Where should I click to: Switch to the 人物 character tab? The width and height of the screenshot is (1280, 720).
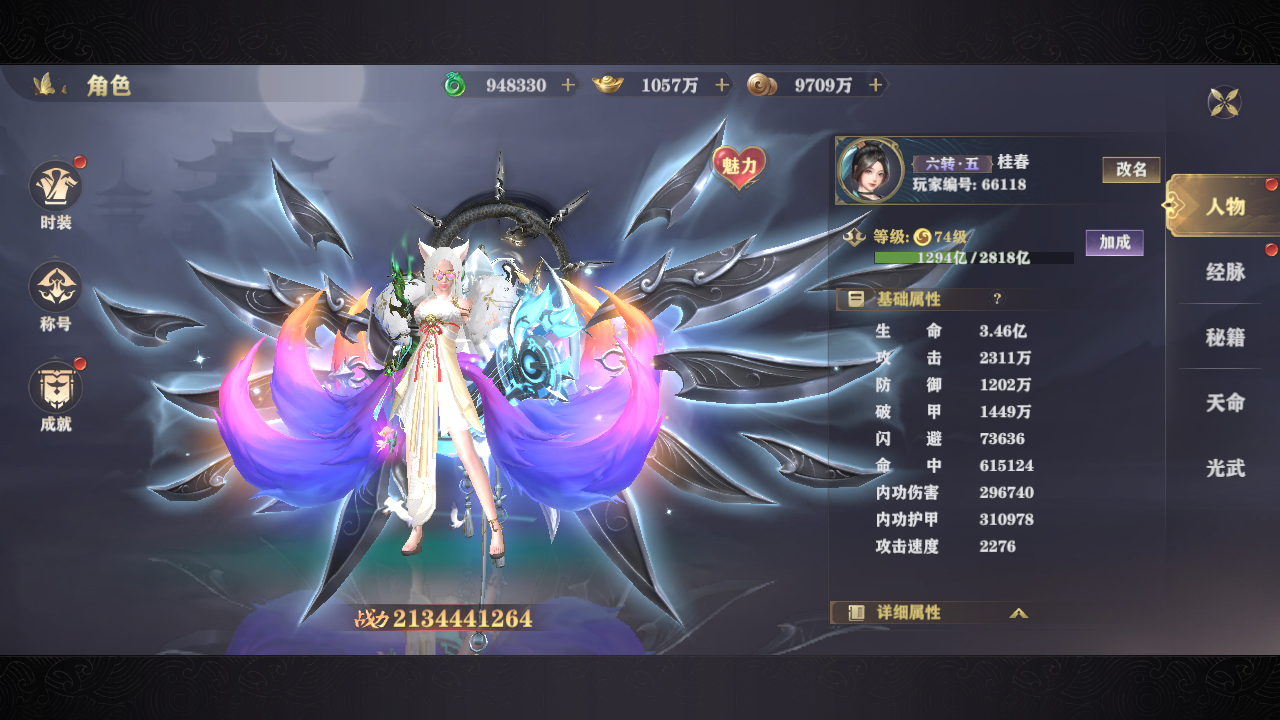pos(1224,206)
